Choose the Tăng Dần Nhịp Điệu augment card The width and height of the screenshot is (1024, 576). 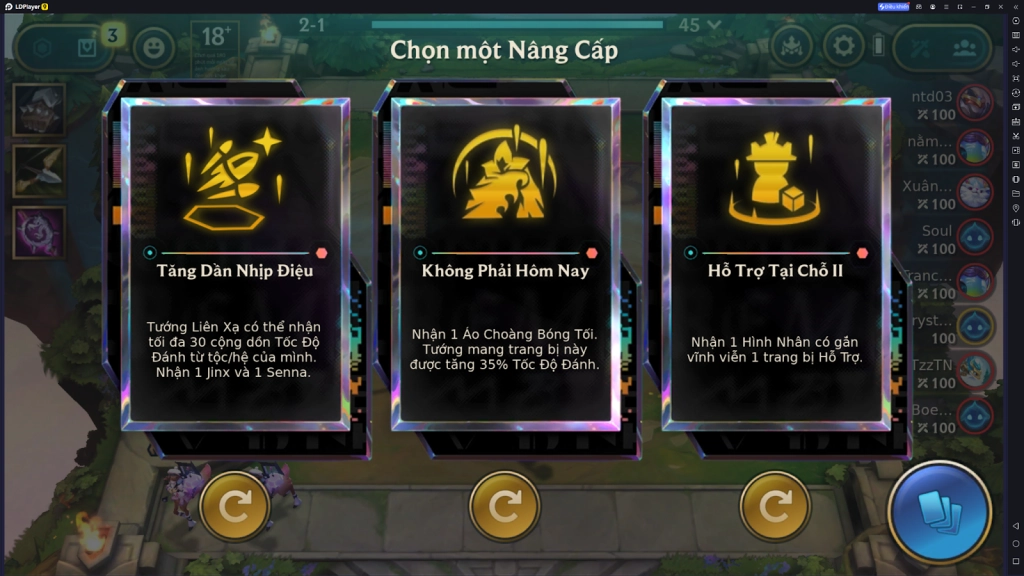point(236,264)
